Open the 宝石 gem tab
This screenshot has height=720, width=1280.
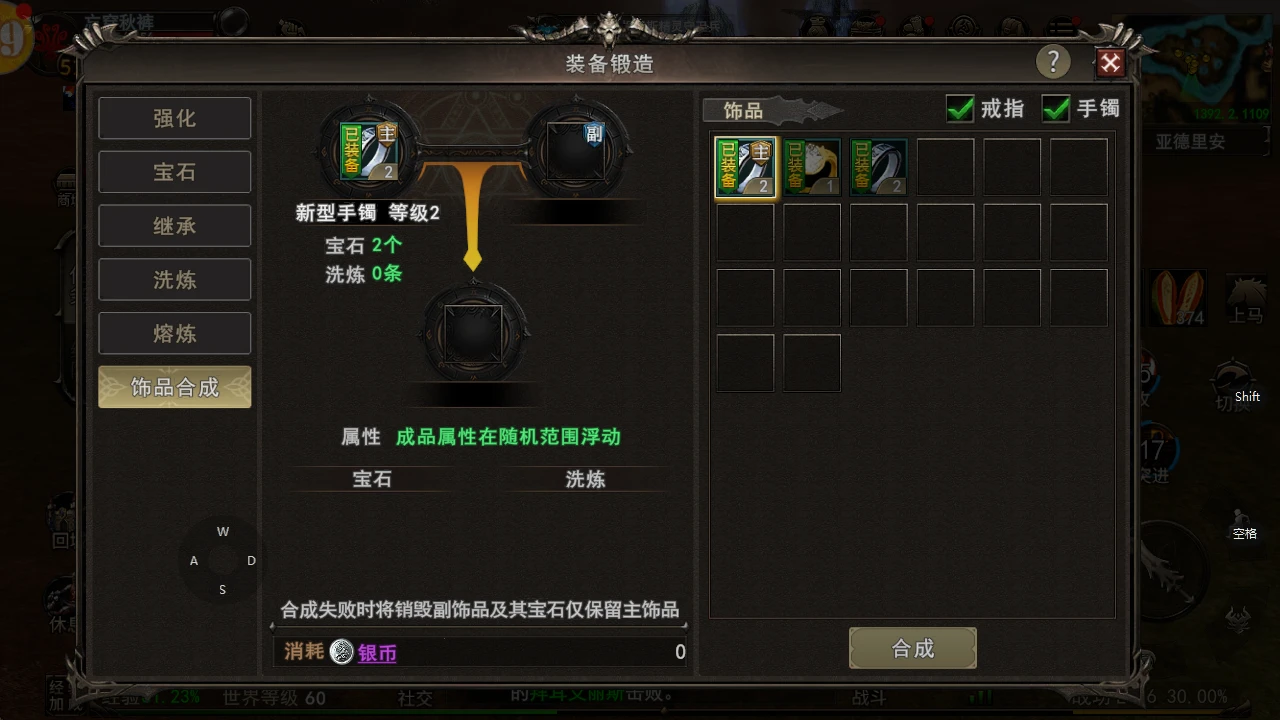click(x=174, y=172)
